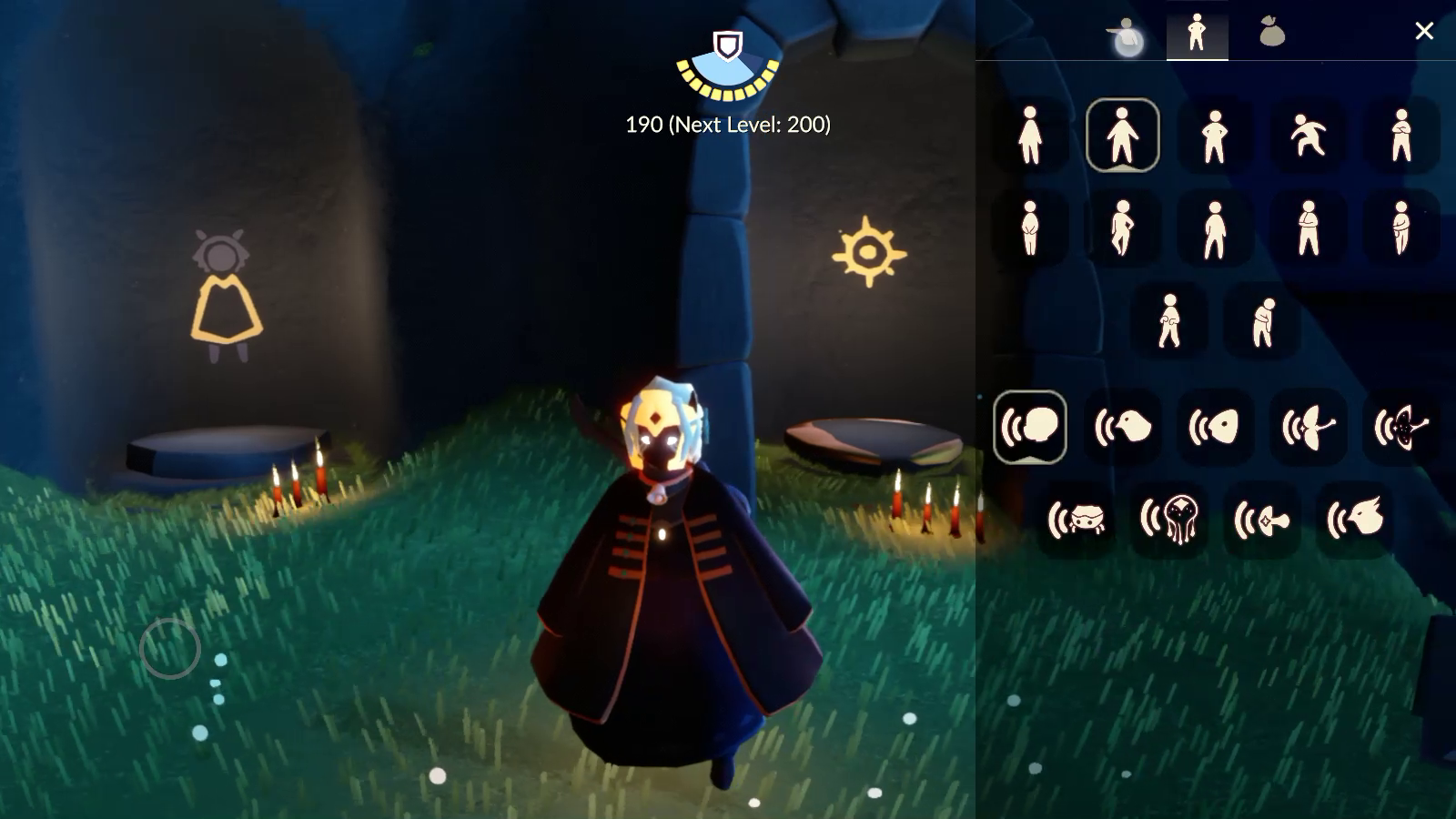Choose the small star fish call
This screenshot has height=819, width=1456.
[1262, 520]
